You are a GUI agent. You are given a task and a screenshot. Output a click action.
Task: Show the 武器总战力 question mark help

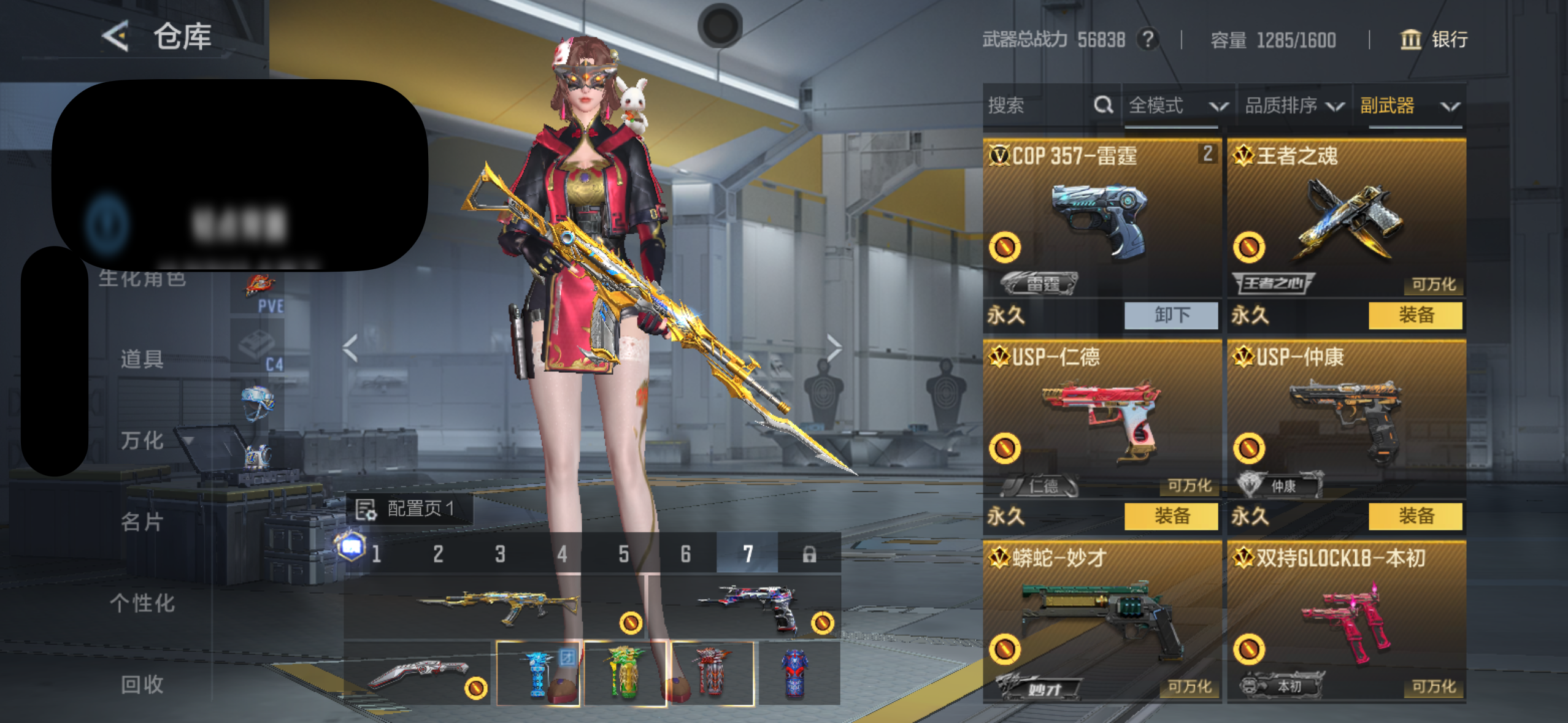(1148, 40)
